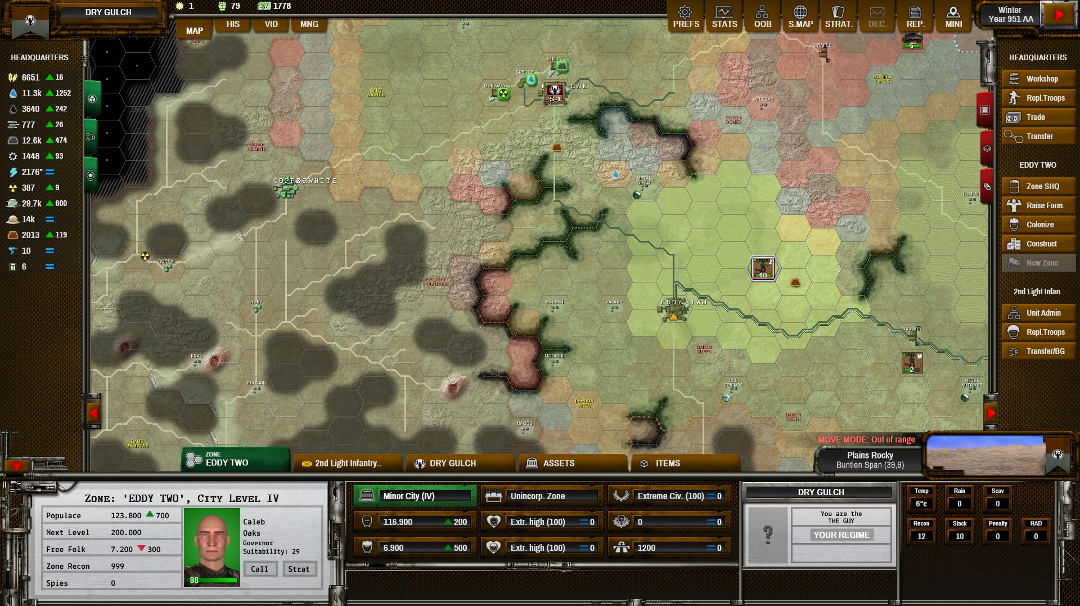
Task: Call governor Caleb Oaks
Action: [x=259, y=569]
